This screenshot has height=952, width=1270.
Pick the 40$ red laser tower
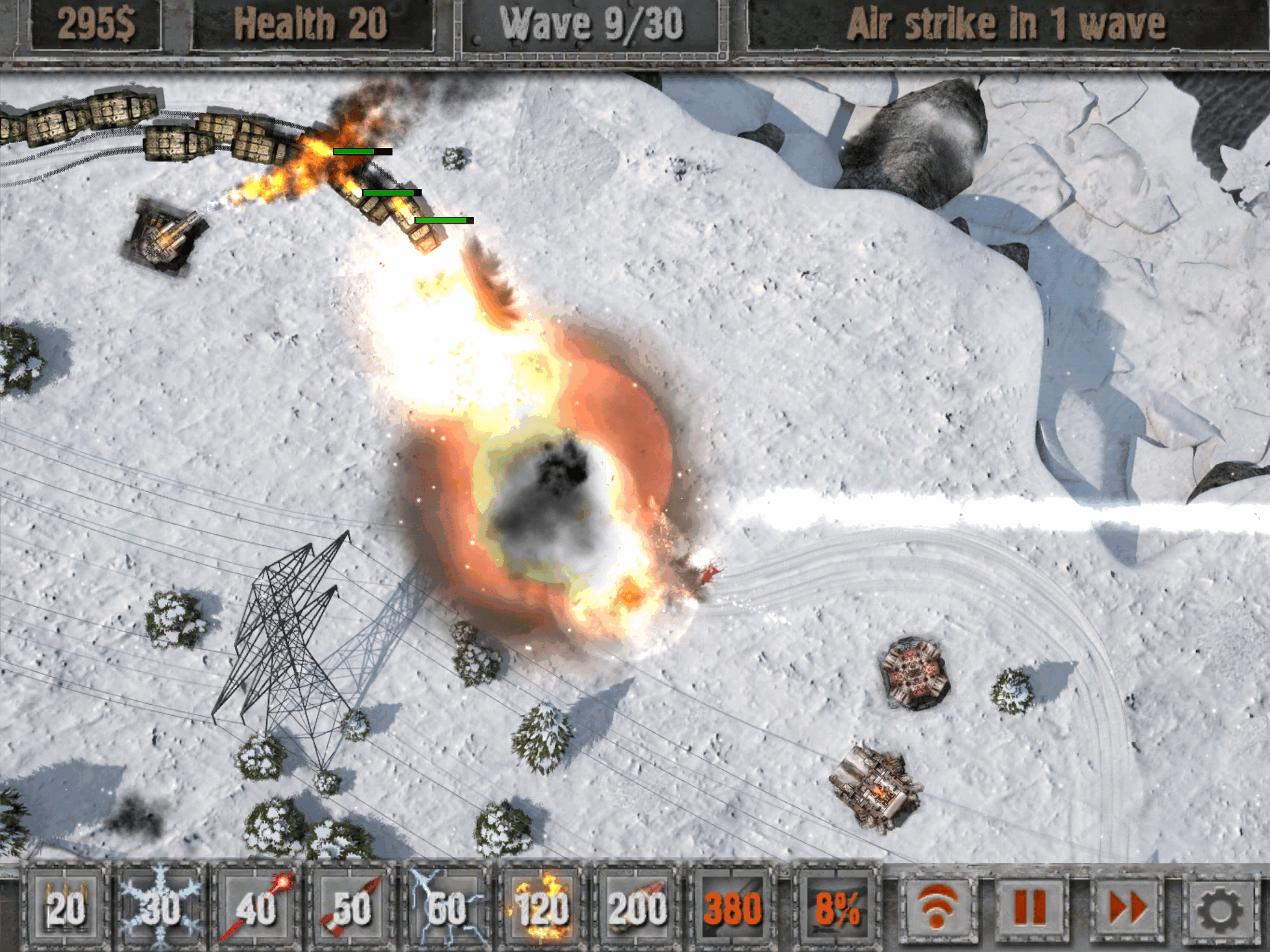point(256,908)
